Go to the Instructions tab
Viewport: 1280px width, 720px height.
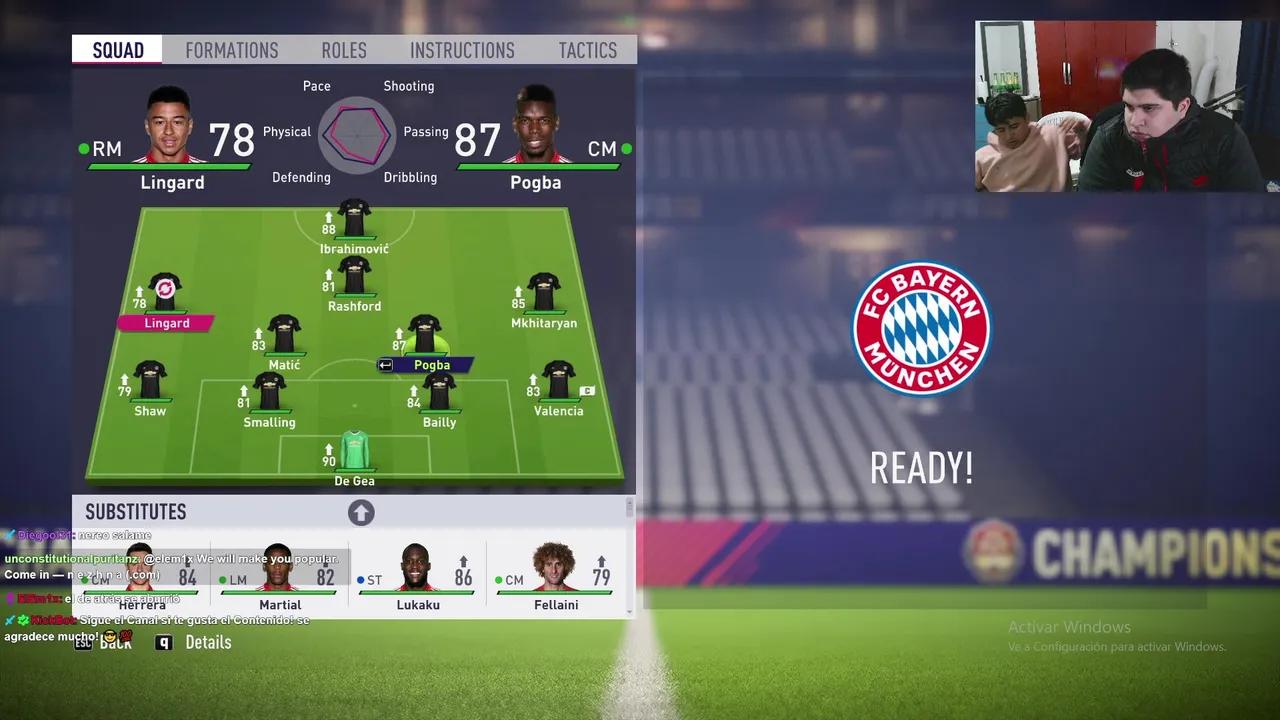462,50
